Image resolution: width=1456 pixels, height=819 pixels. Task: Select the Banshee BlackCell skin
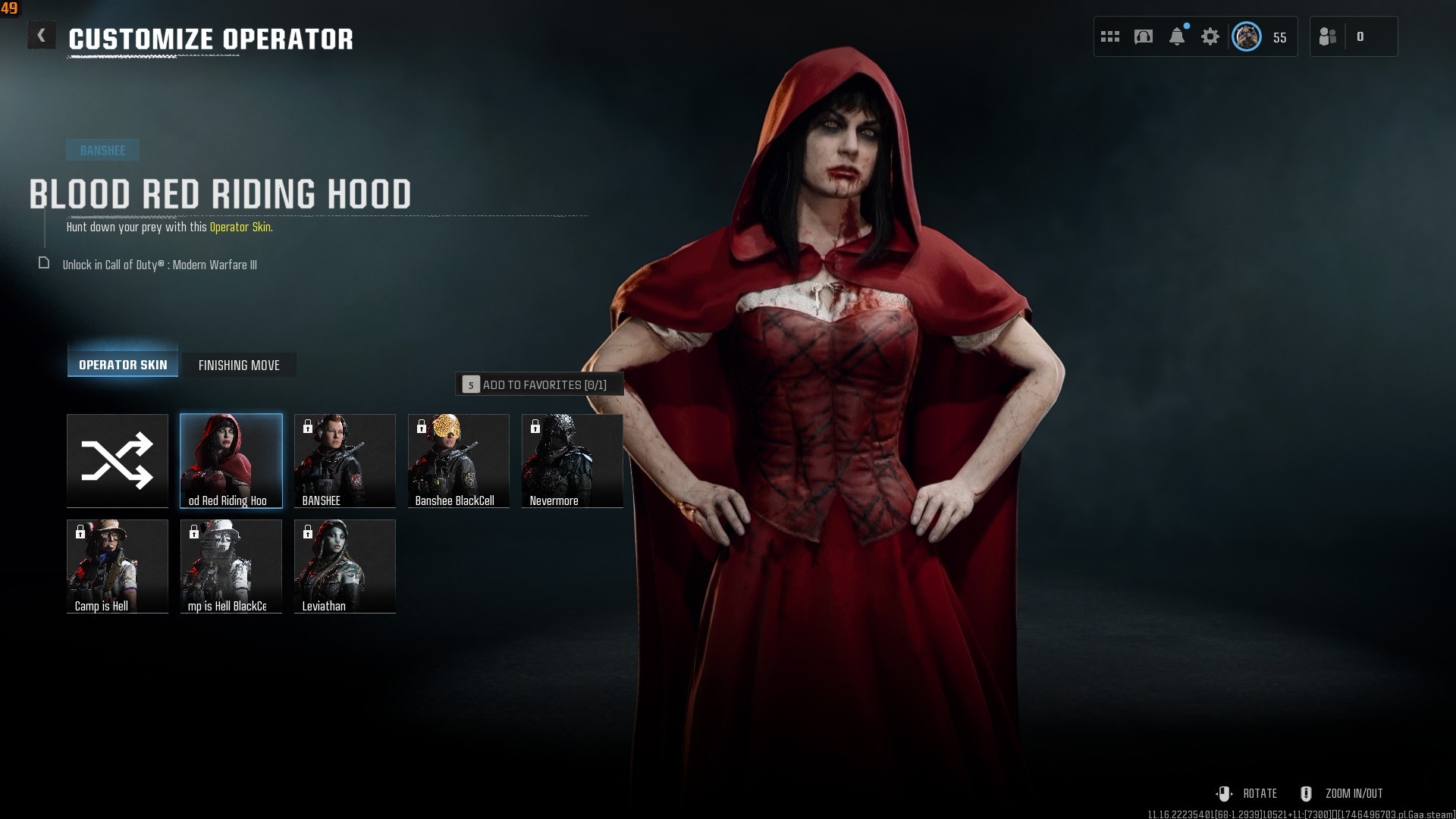click(x=459, y=460)
